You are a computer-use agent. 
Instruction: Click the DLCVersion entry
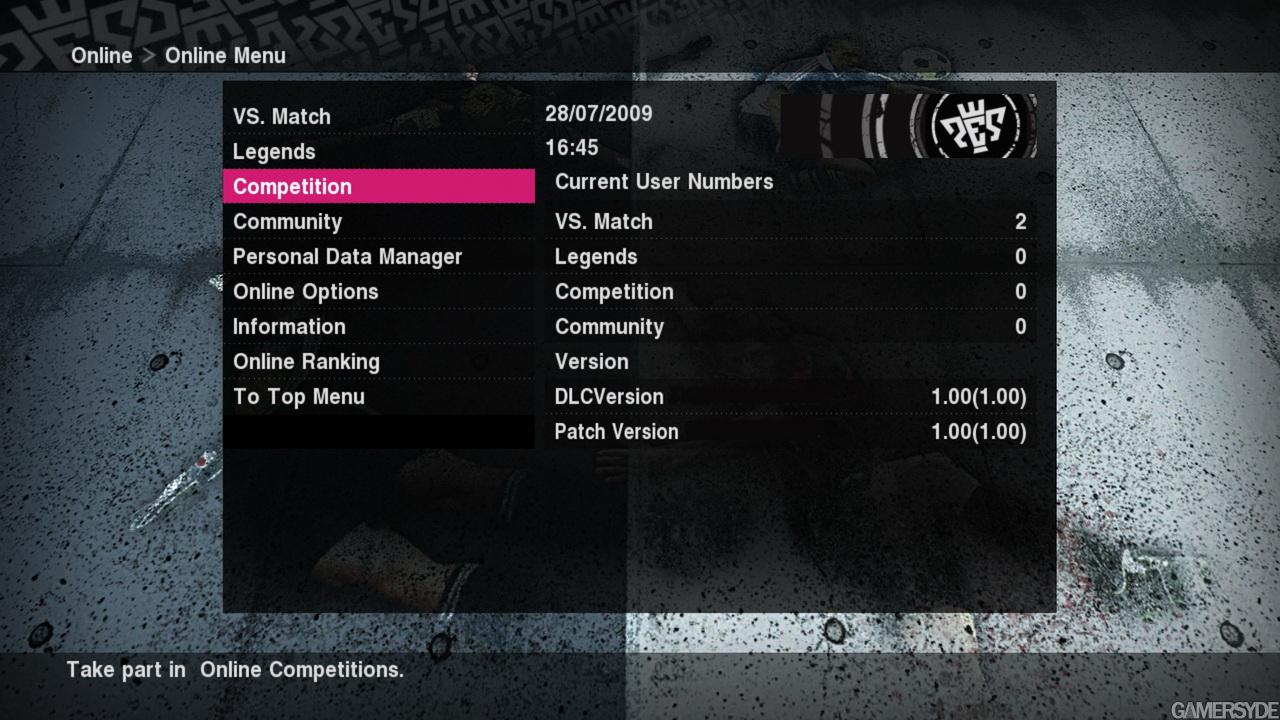pos(700,396)
